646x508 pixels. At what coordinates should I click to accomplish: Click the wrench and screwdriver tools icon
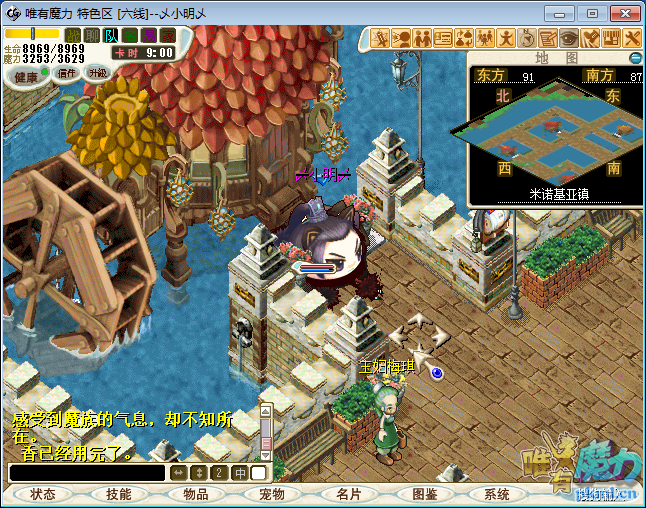632,38
